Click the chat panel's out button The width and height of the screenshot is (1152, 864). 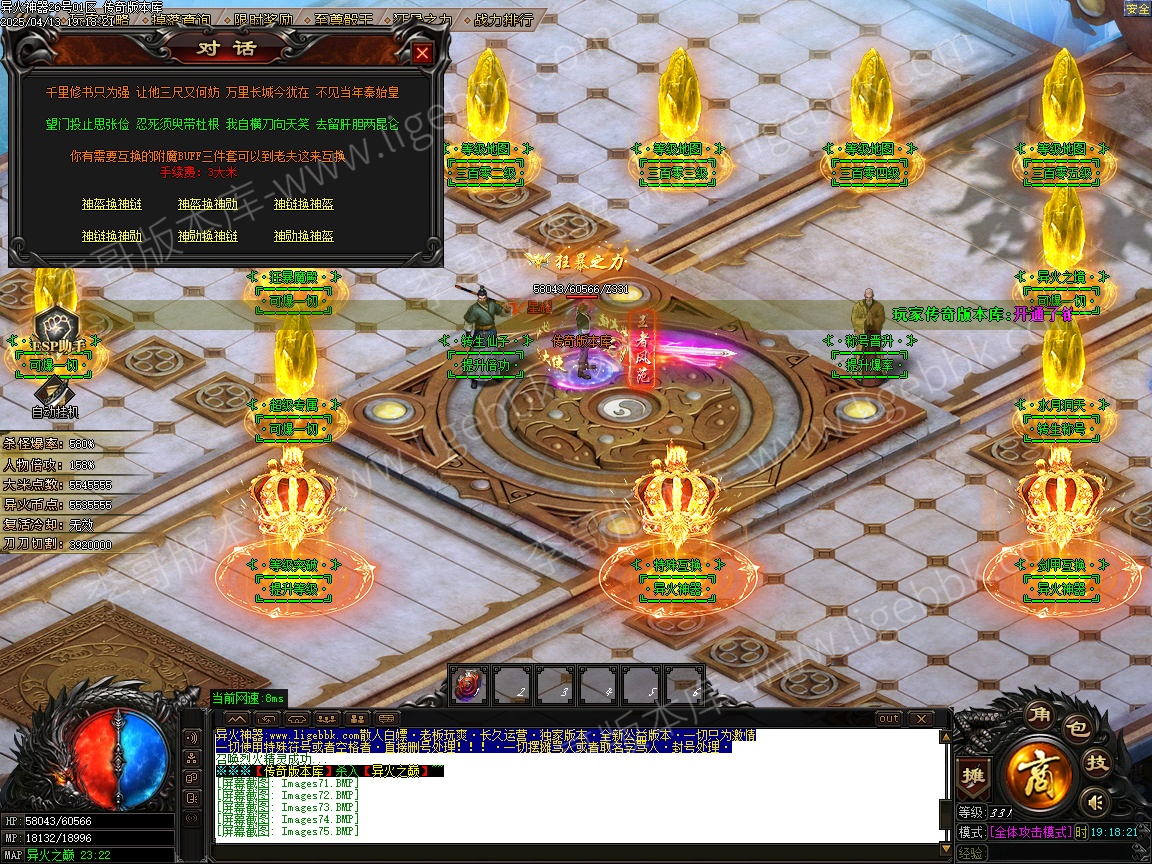(x=888, y=718)
